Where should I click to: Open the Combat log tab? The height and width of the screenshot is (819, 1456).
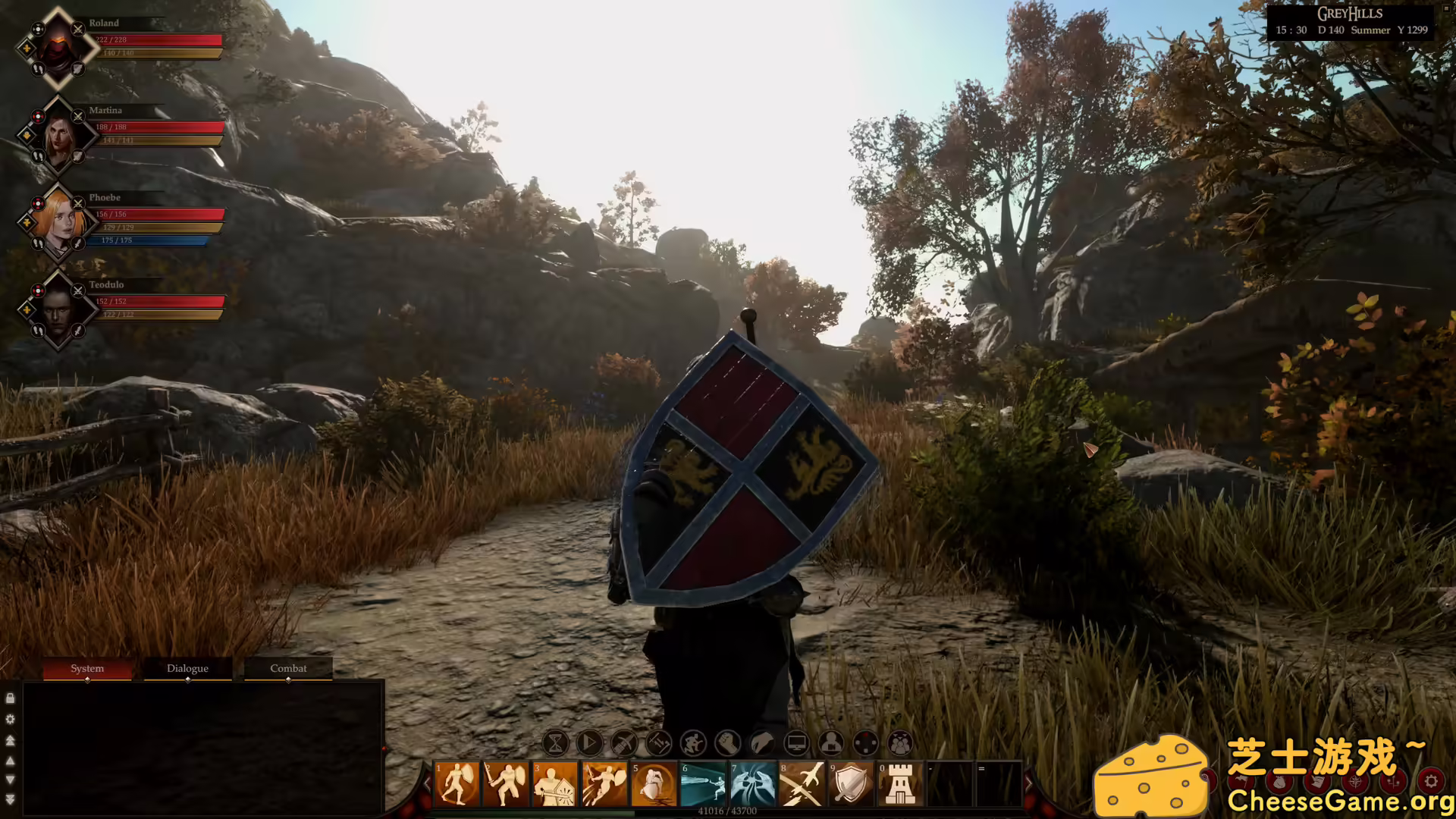(287, 668)
